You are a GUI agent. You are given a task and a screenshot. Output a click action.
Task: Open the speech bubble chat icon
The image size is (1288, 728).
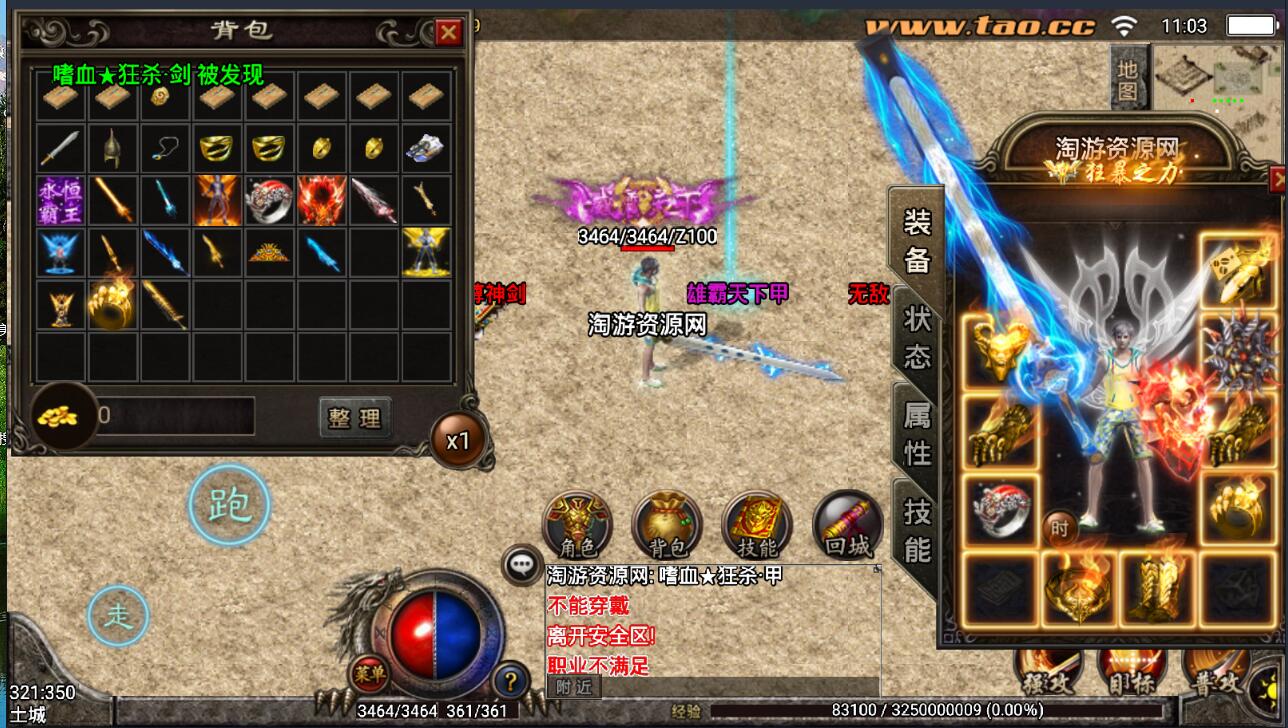pyautogui.click(x=522, y=564)
